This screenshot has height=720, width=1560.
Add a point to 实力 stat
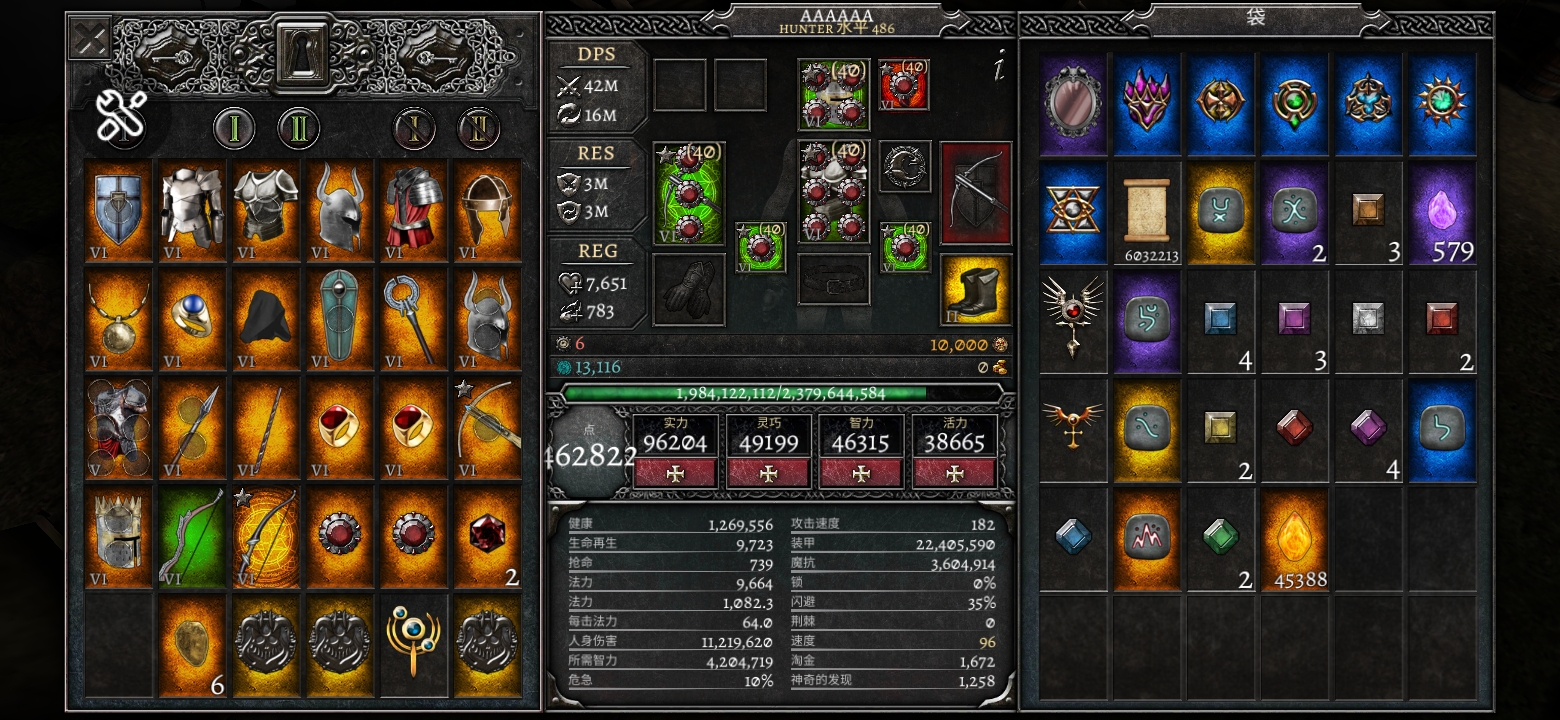(x=675, y=473)
